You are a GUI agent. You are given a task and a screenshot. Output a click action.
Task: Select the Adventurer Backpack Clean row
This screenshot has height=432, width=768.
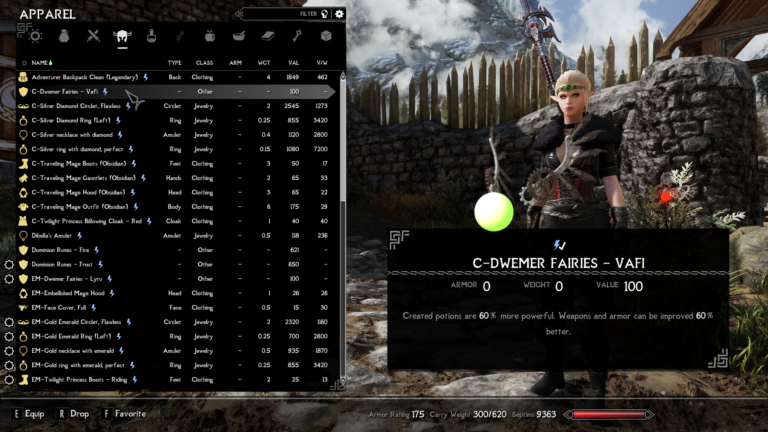click(88, 76)
